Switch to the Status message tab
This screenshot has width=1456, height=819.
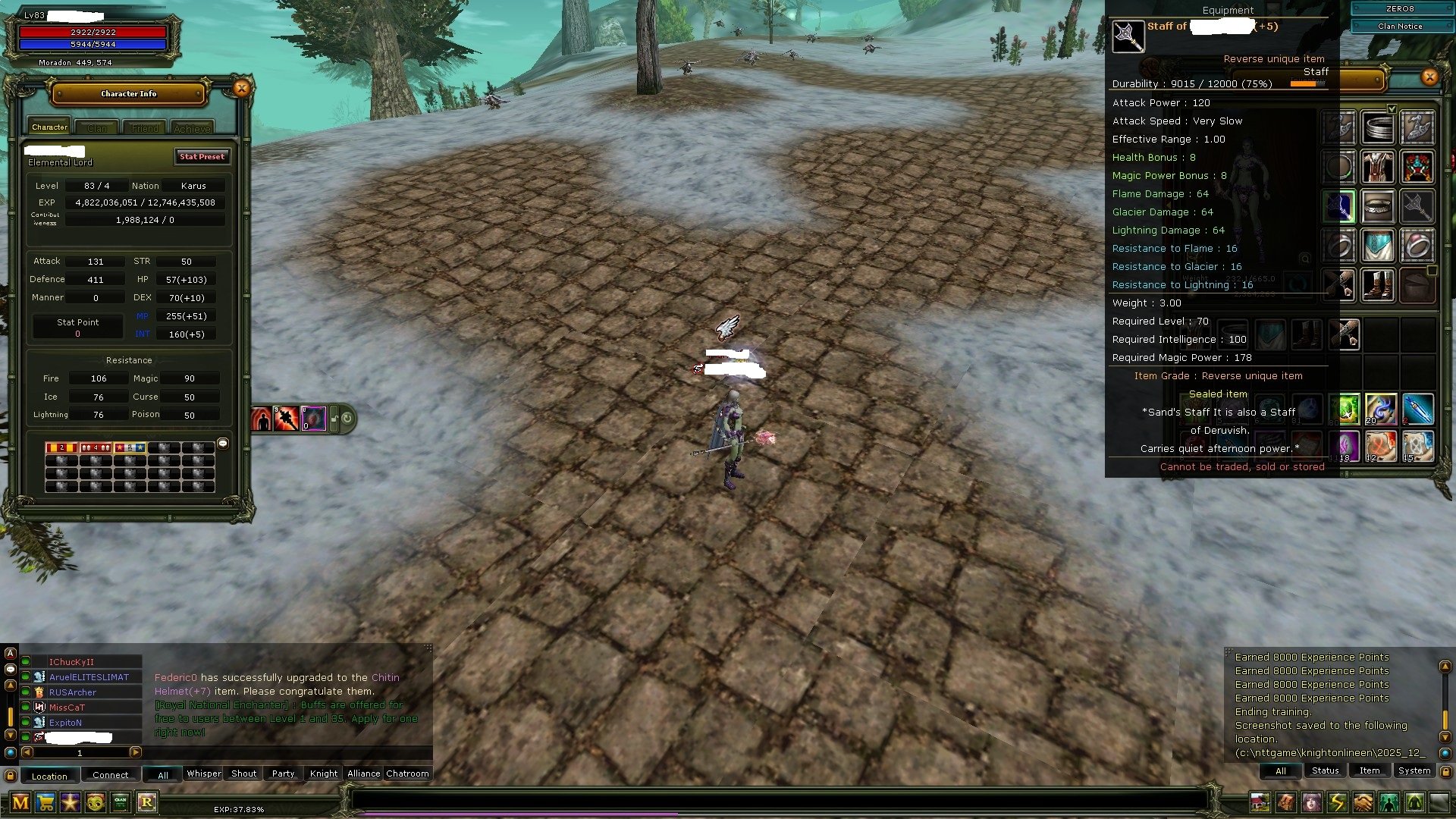[1325, 770]
